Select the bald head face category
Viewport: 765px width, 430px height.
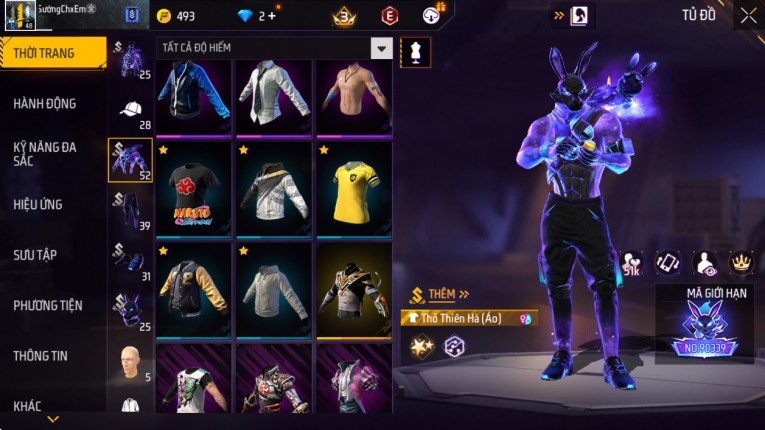click(131, 362)
